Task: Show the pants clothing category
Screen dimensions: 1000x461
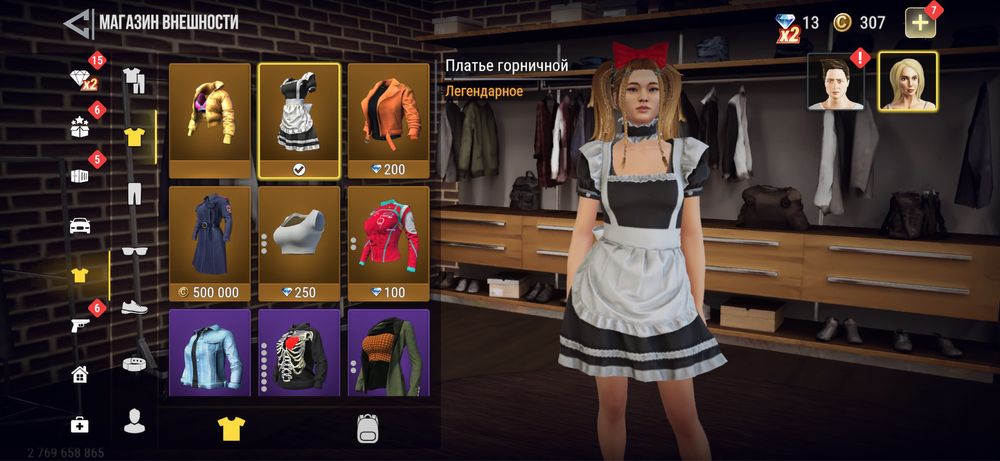Action: tap(134, 192)
